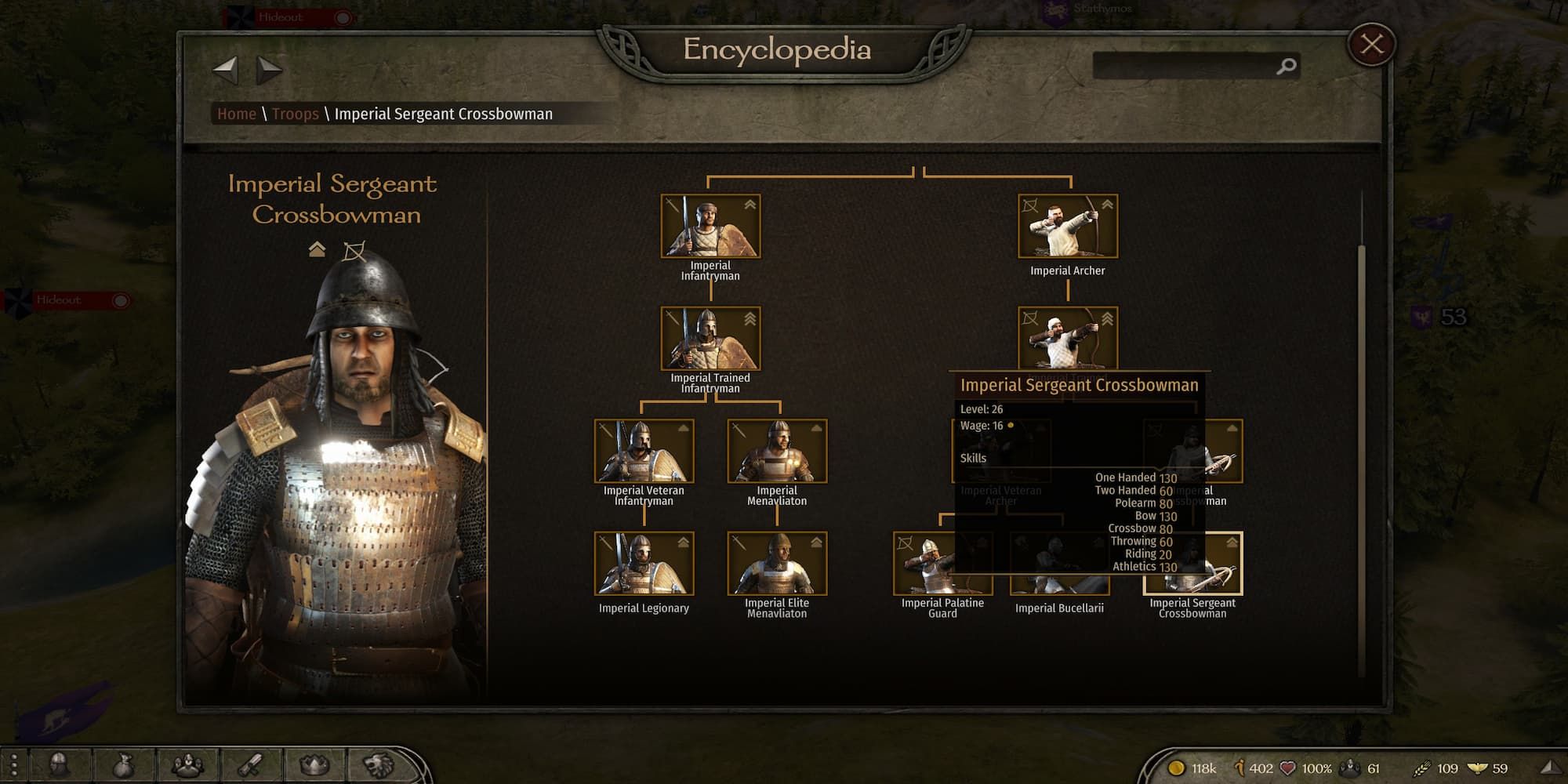Open the Character screen via helmet icon
1568x784 pixels.
pyautogui.click(x=58, y=765)
